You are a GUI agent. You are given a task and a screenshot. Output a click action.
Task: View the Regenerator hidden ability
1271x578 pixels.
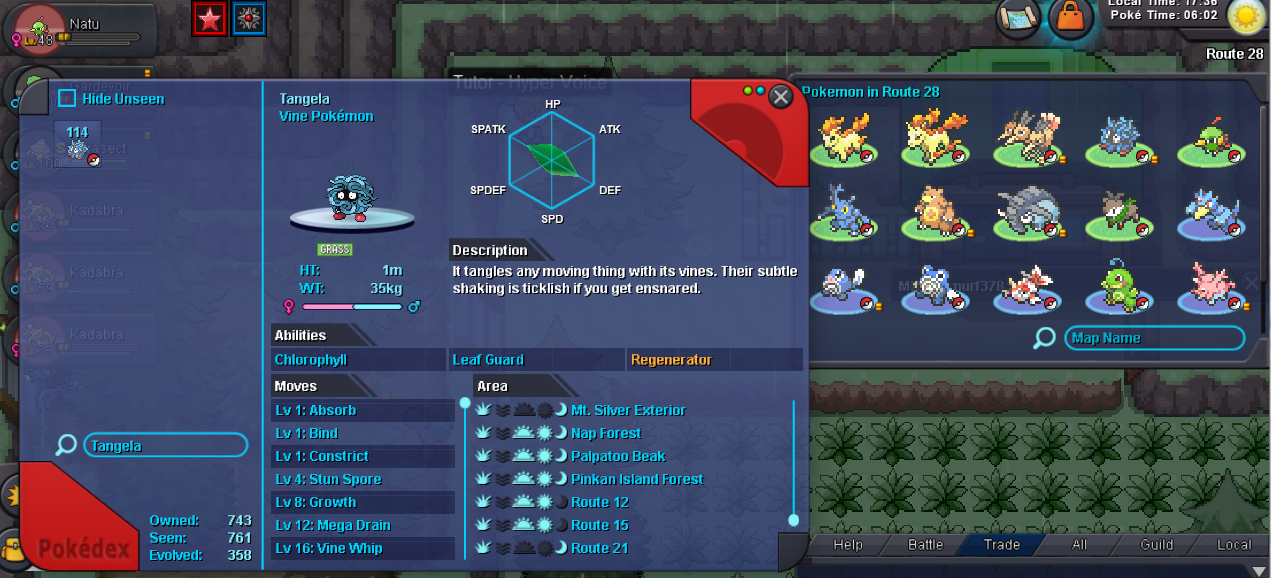pos(714,360)
